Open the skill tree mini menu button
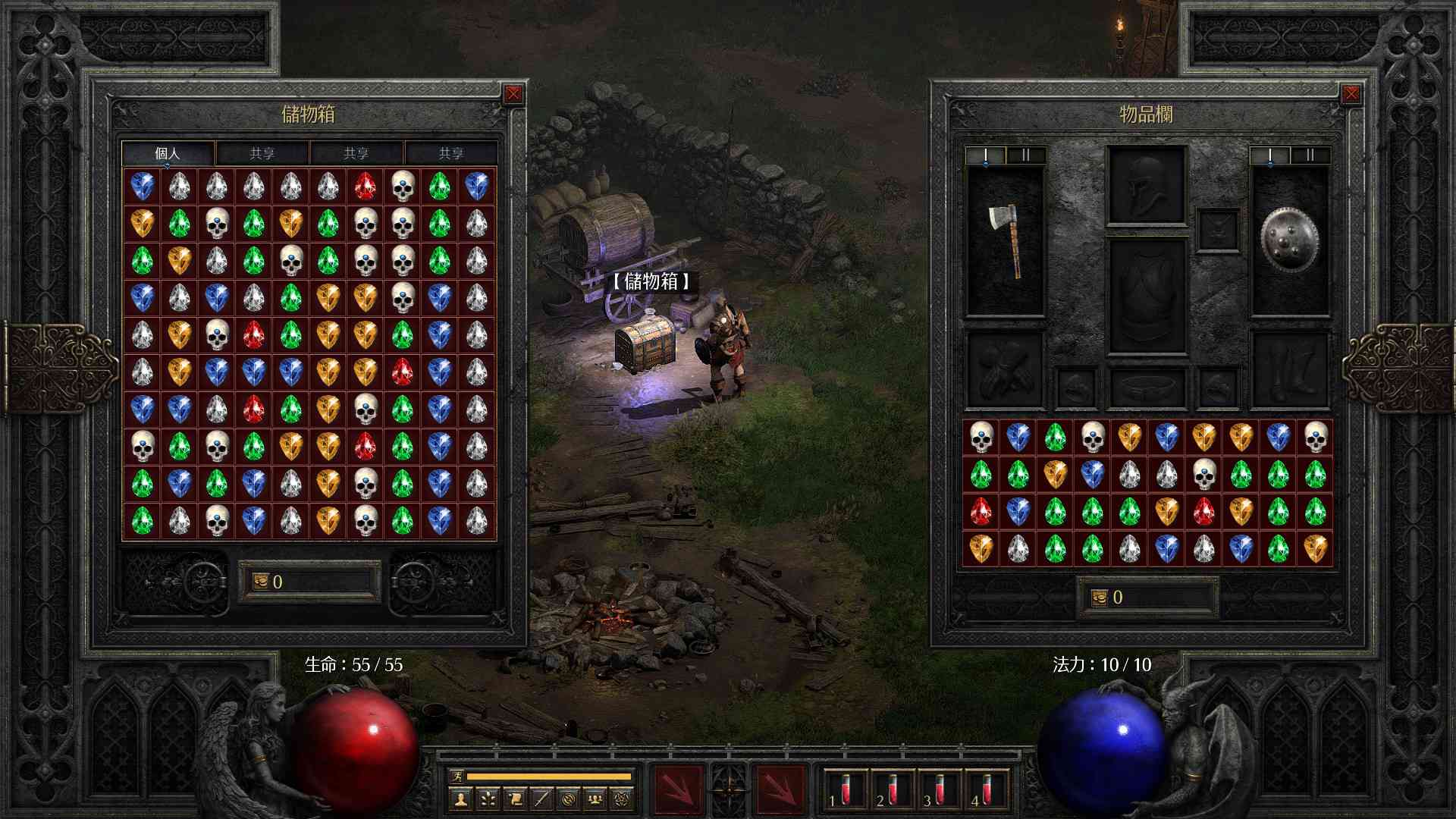 (488, 799)
